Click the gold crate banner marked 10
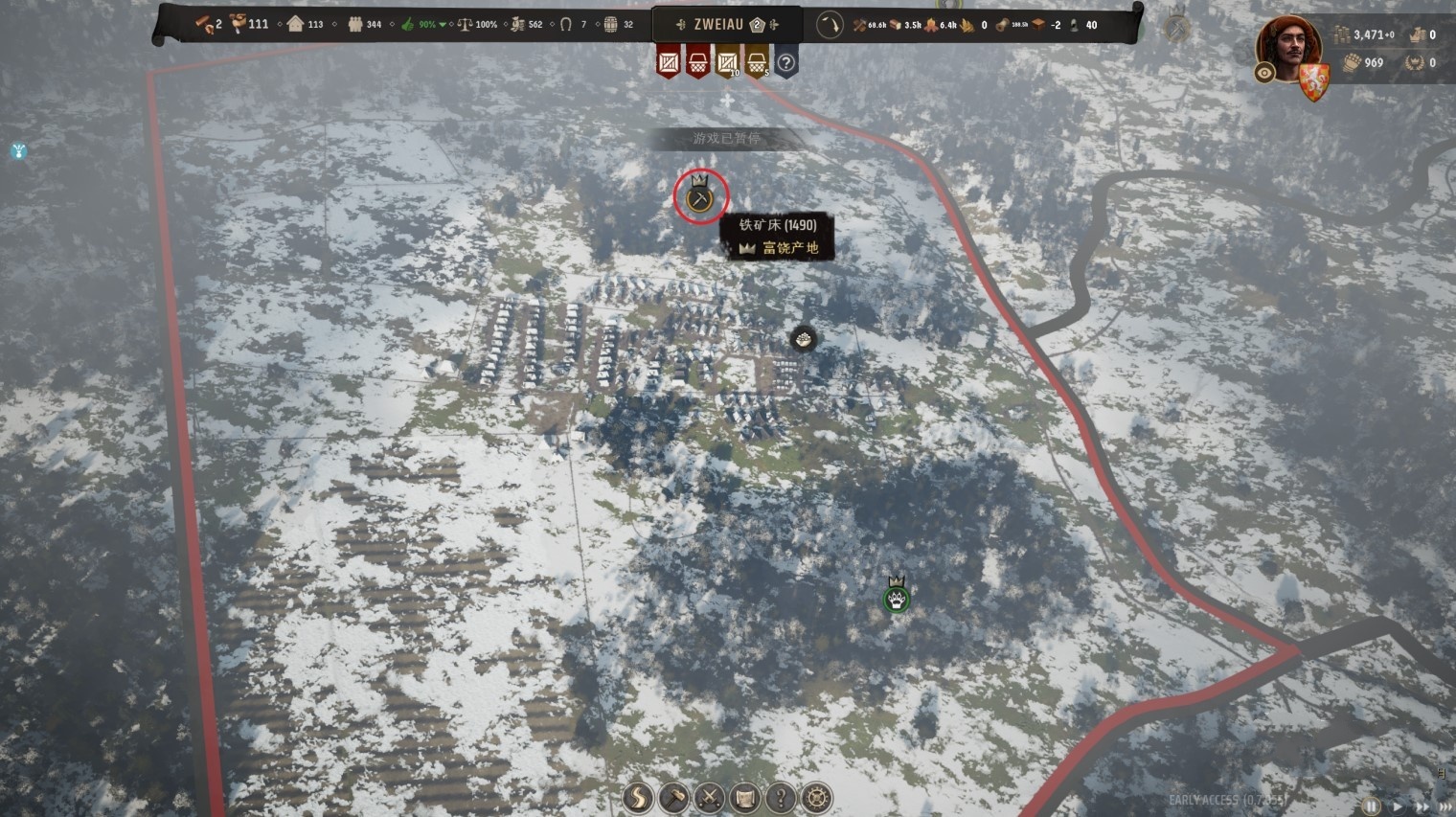Screen dimensions: 1456x817 pyautogui.click(x=728, y=63)
